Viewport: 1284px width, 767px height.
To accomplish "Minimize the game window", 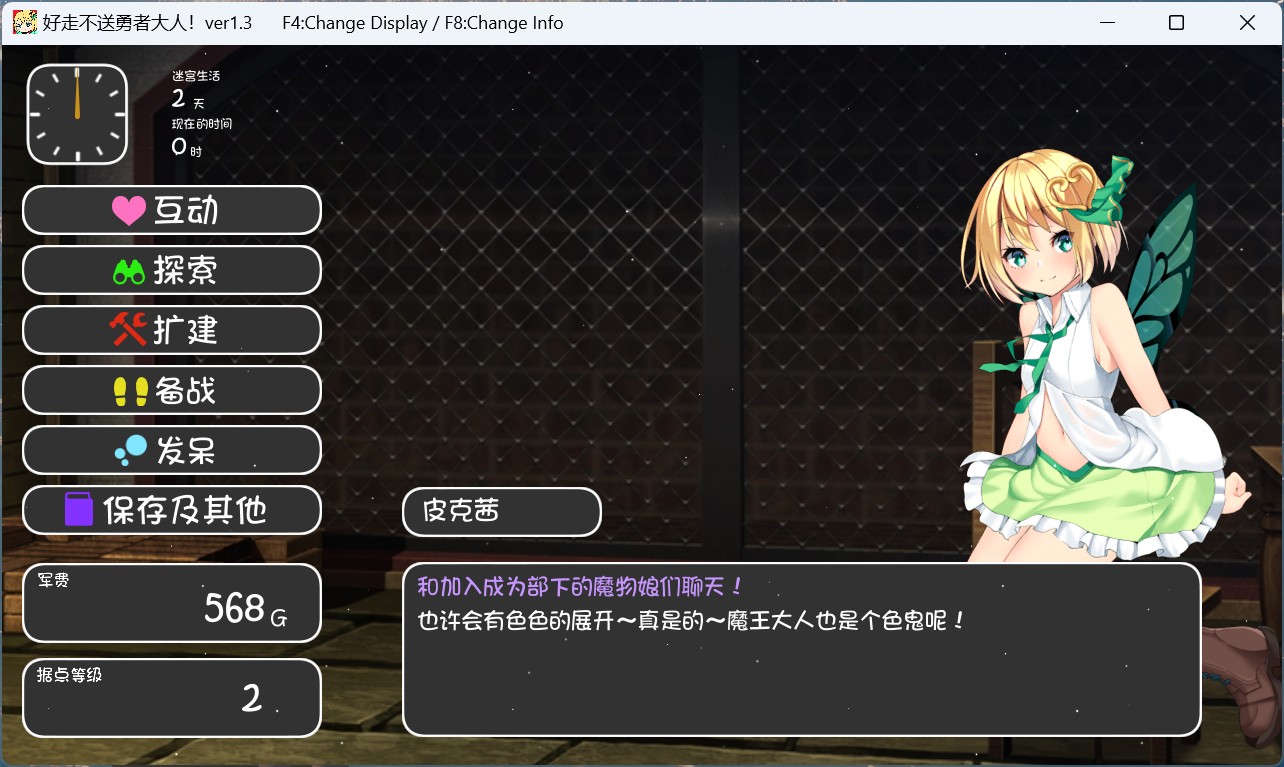I will [1106, 22].
